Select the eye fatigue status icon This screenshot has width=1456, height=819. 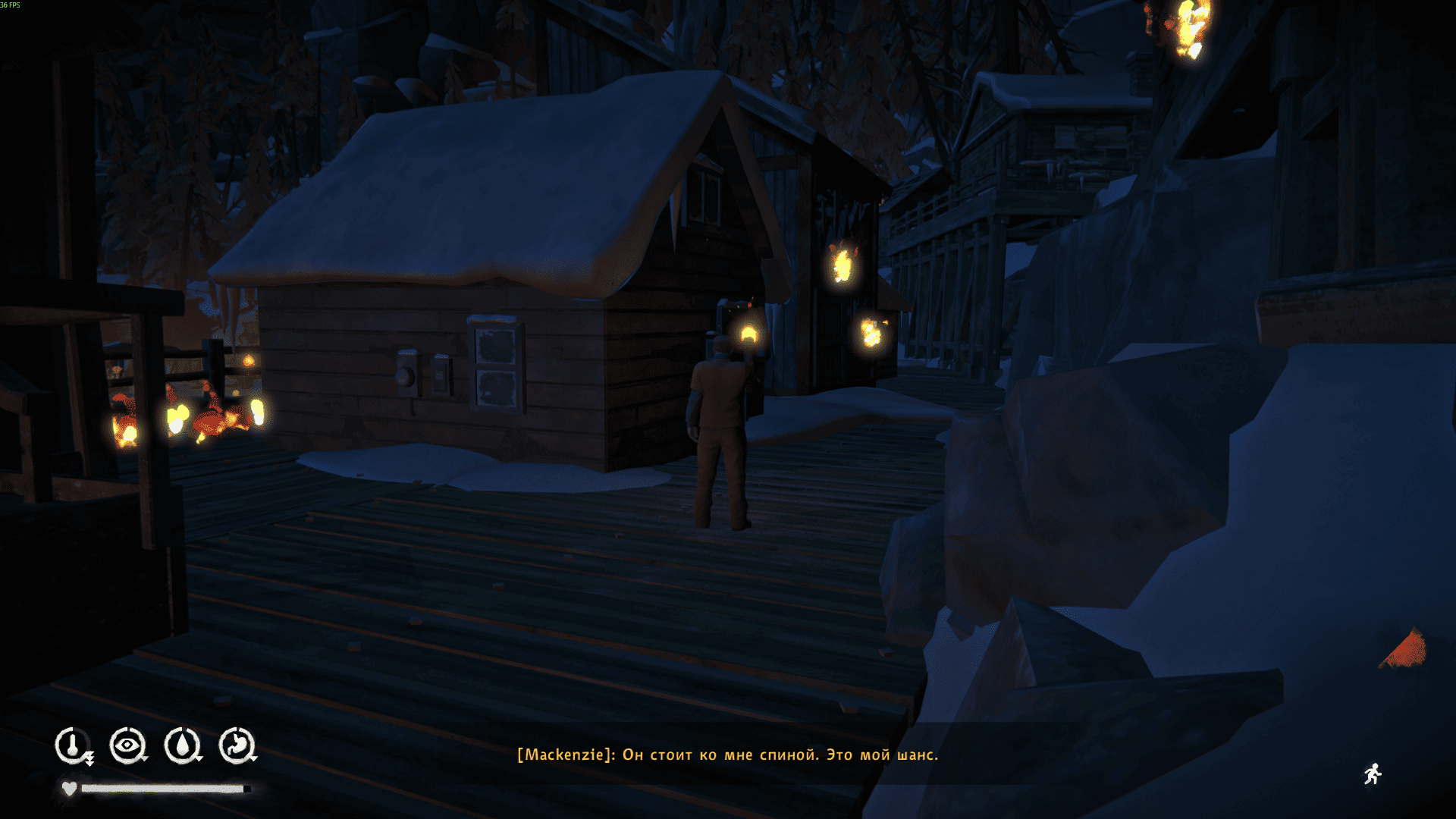127,745
